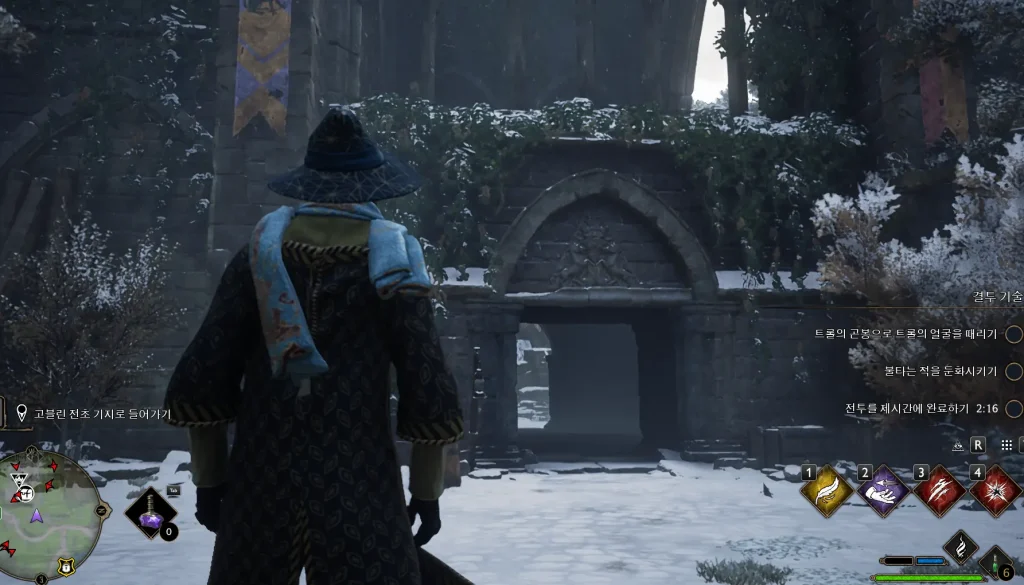
Task: Use the green healing potion icon
Action: (996, 561)
